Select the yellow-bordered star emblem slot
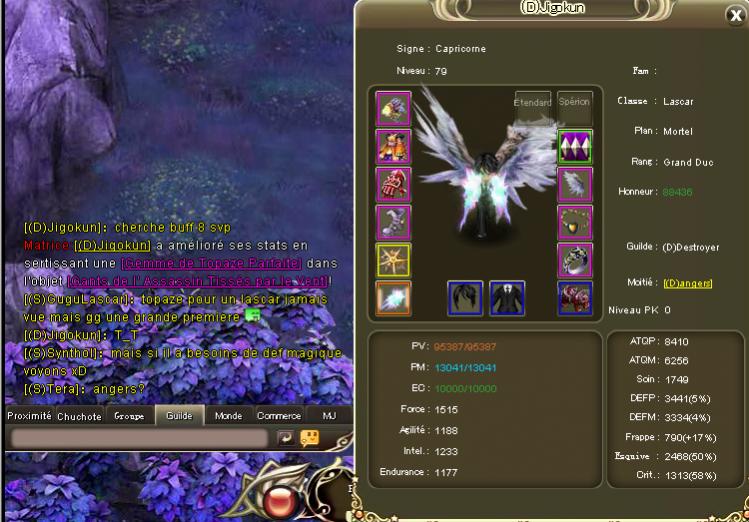The width and height of the screenshot is (749, 522). 393,259
